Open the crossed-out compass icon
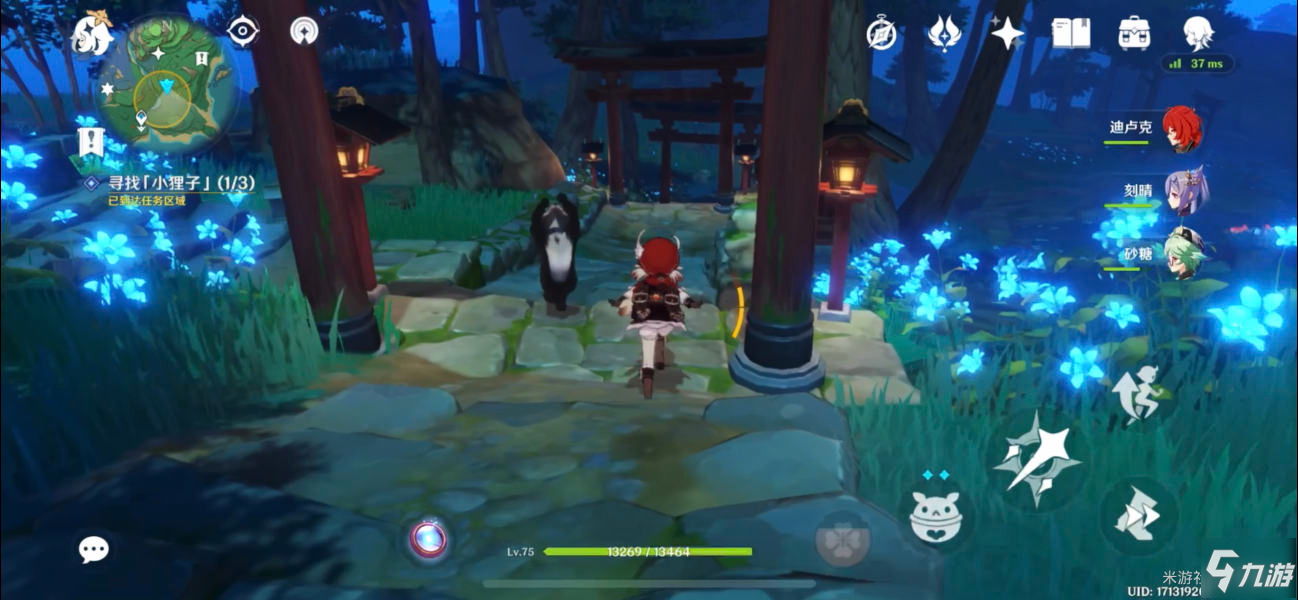Screen dimensions: 1298x600 click(879, 34)
